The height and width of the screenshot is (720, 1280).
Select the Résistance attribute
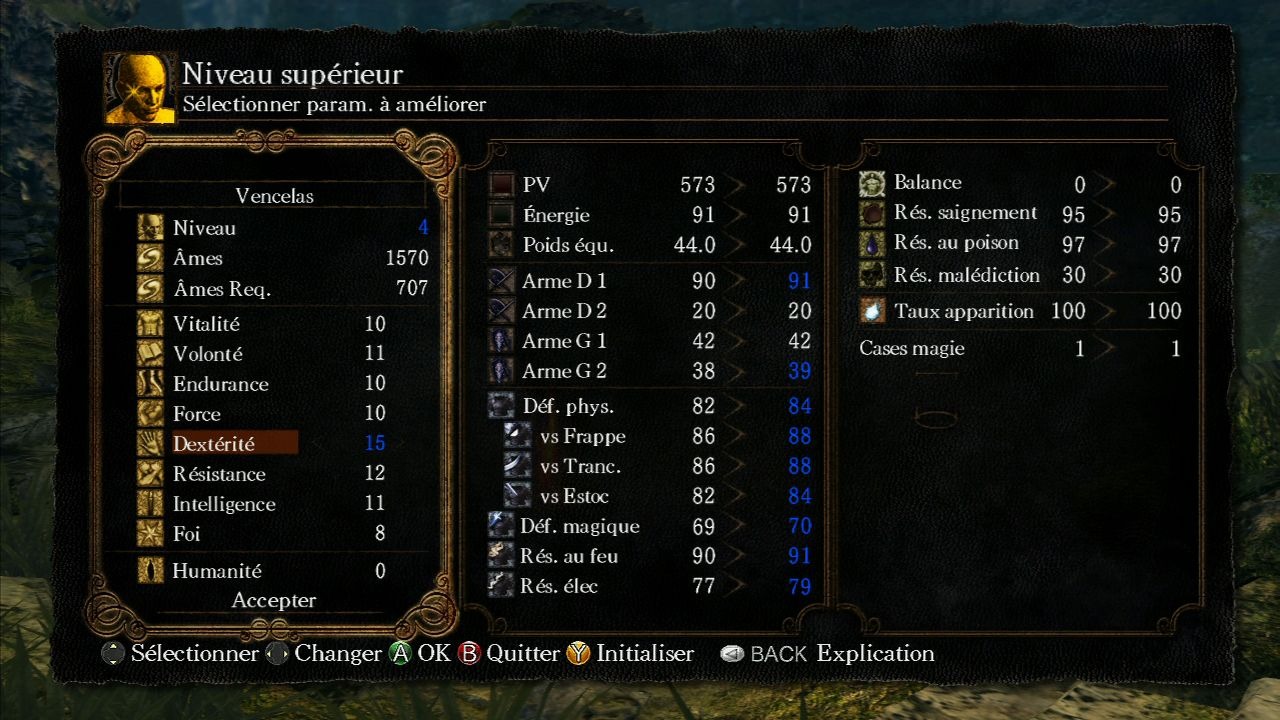[x=219, y=474]
